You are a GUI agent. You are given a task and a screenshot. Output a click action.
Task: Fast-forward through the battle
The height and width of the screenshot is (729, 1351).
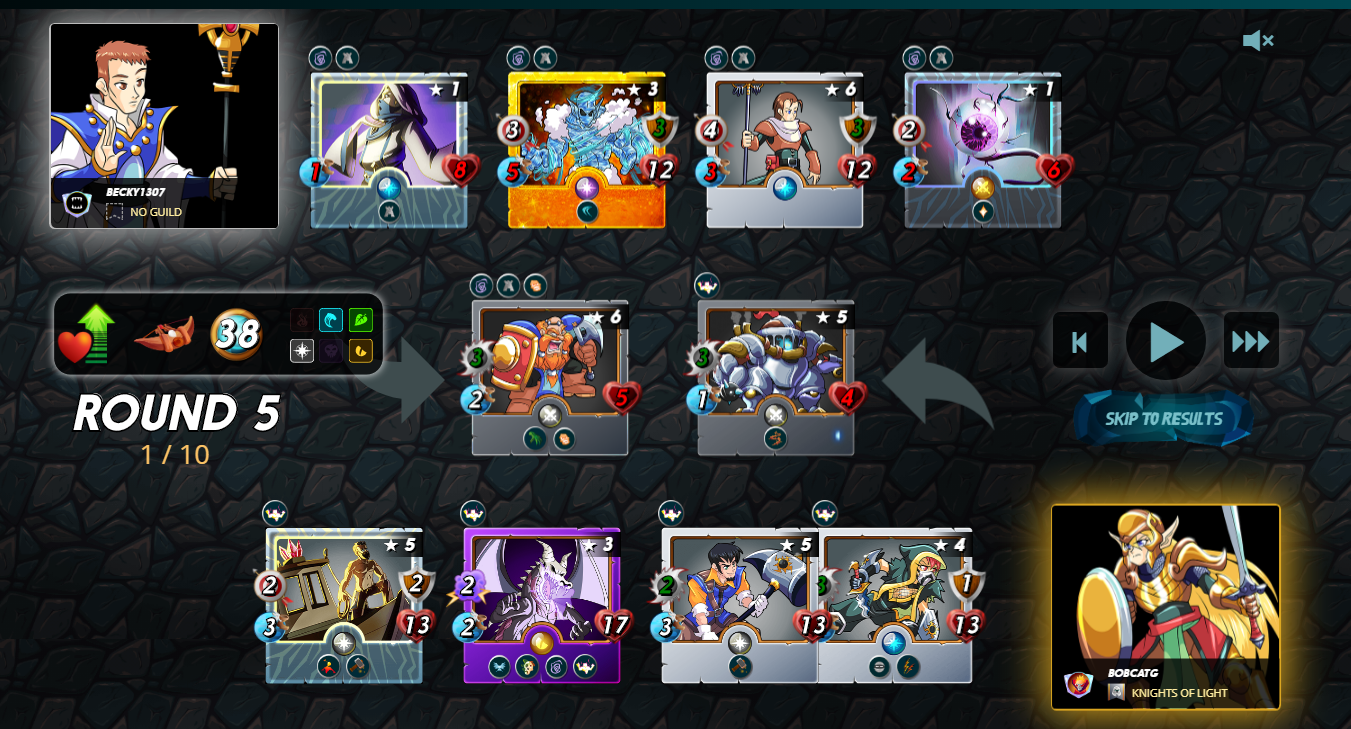point(1251,341)
